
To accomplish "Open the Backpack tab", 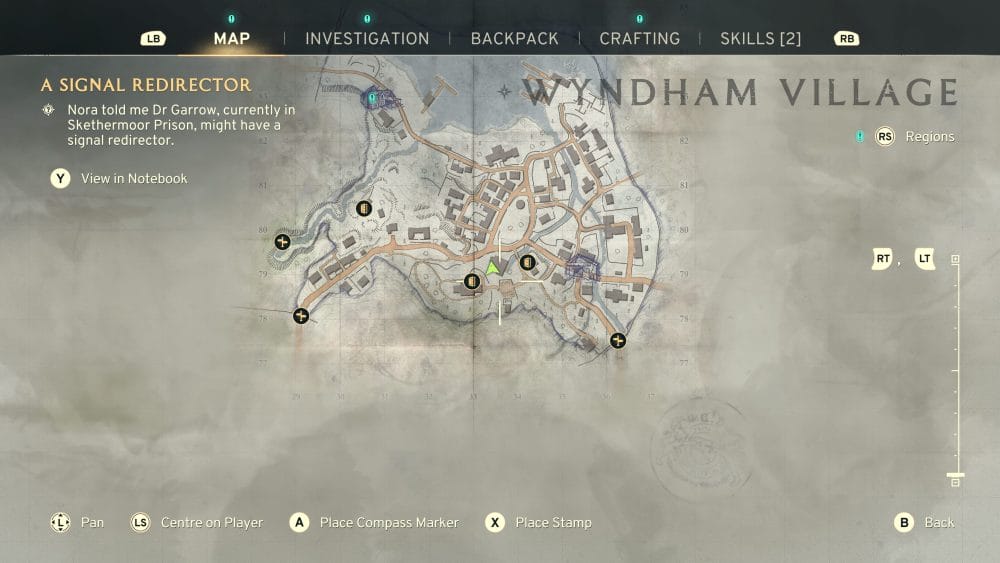I will click(514, 39).
